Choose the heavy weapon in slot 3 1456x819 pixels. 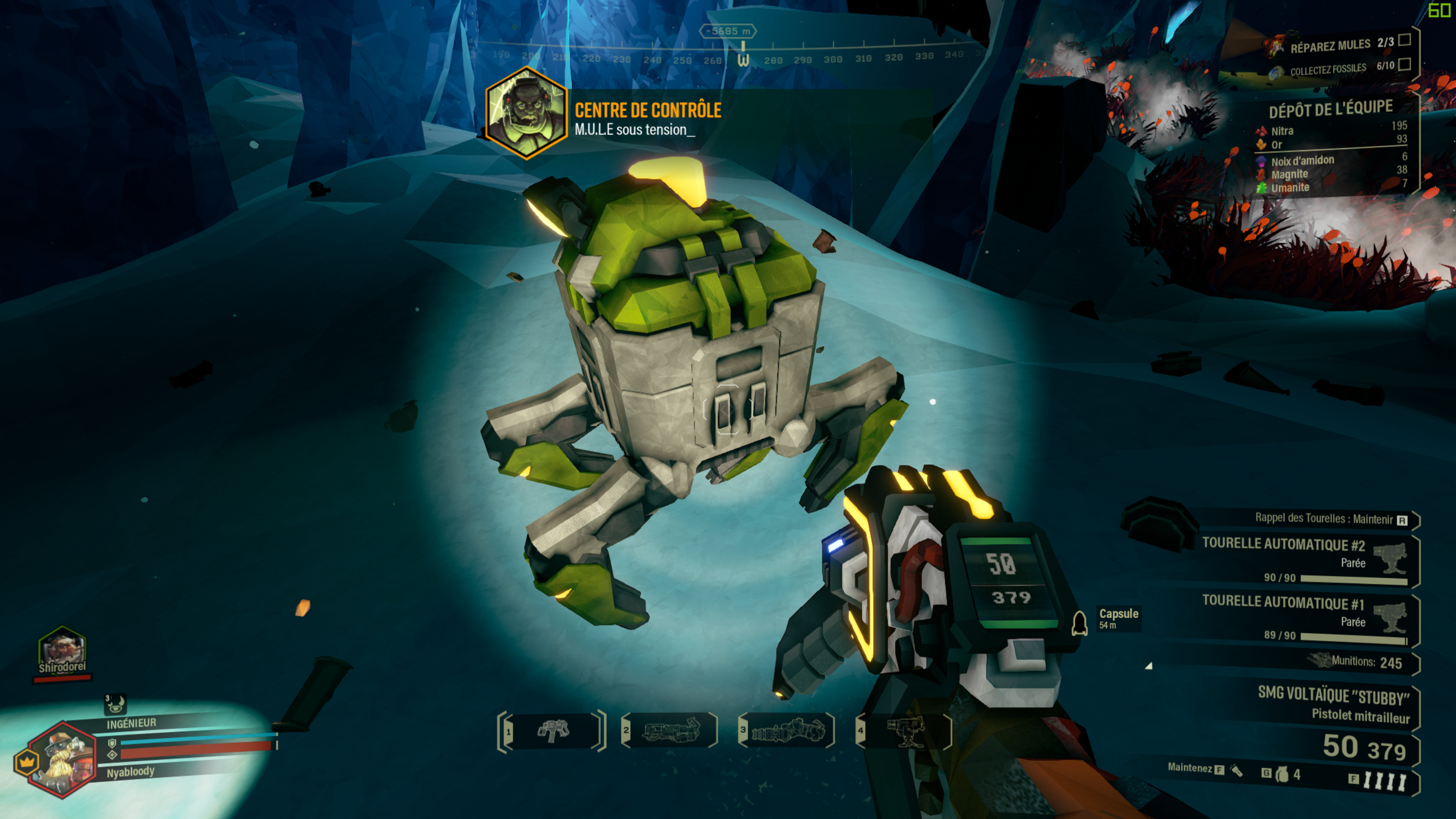(787, 730)
